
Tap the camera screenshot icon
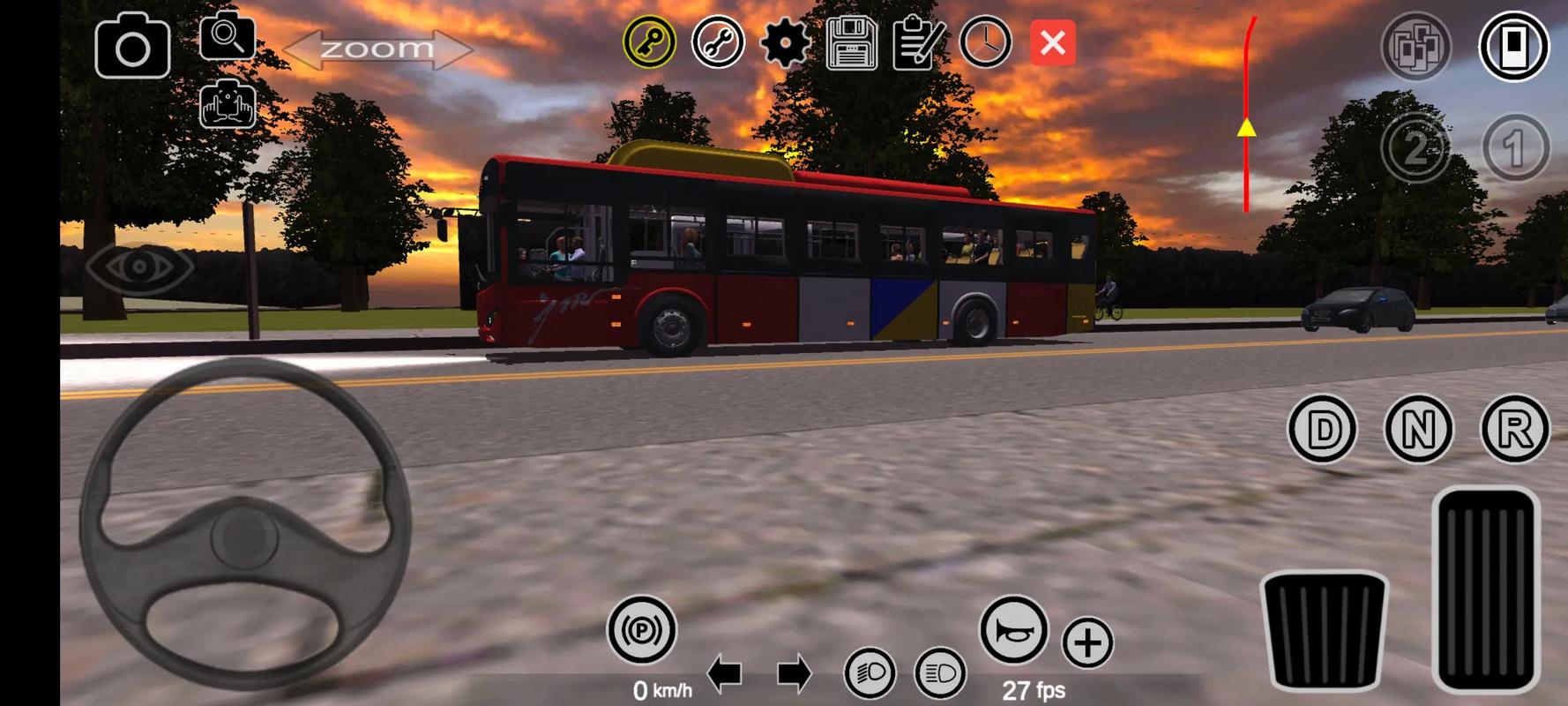132,46
